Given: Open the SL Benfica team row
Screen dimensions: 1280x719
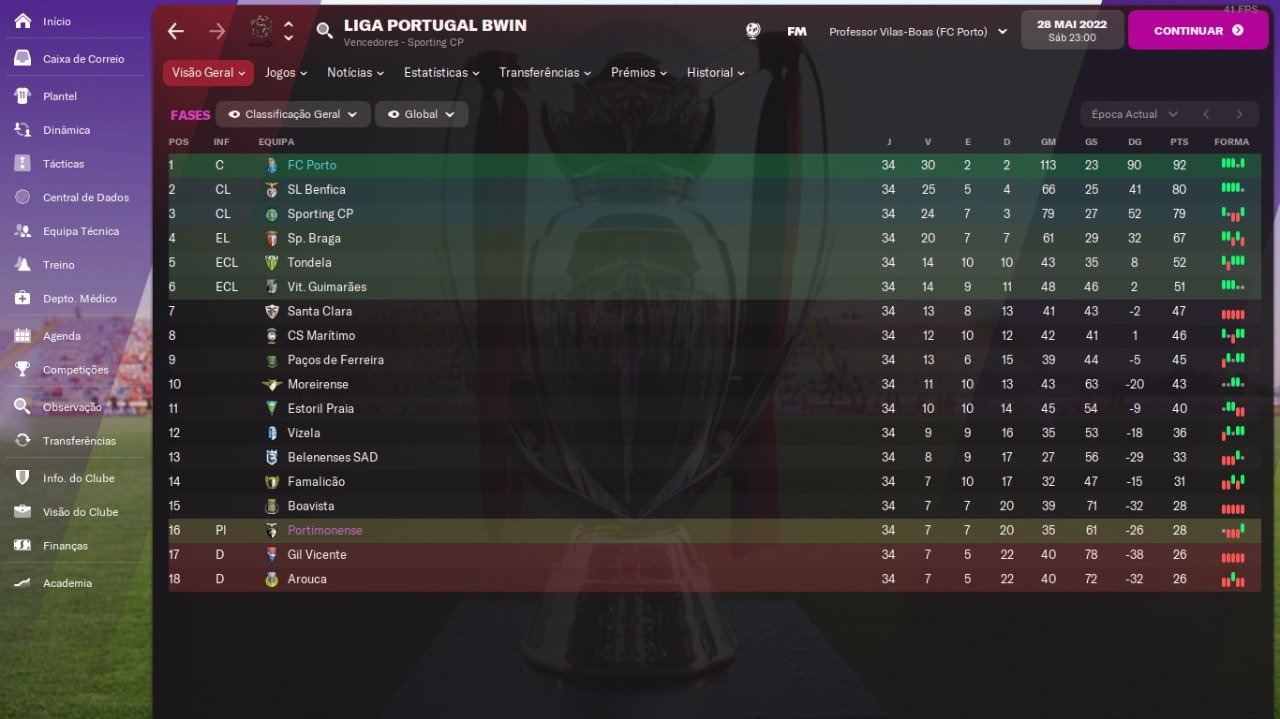Looking at the screenshot, I should click(x=316, y=190).
